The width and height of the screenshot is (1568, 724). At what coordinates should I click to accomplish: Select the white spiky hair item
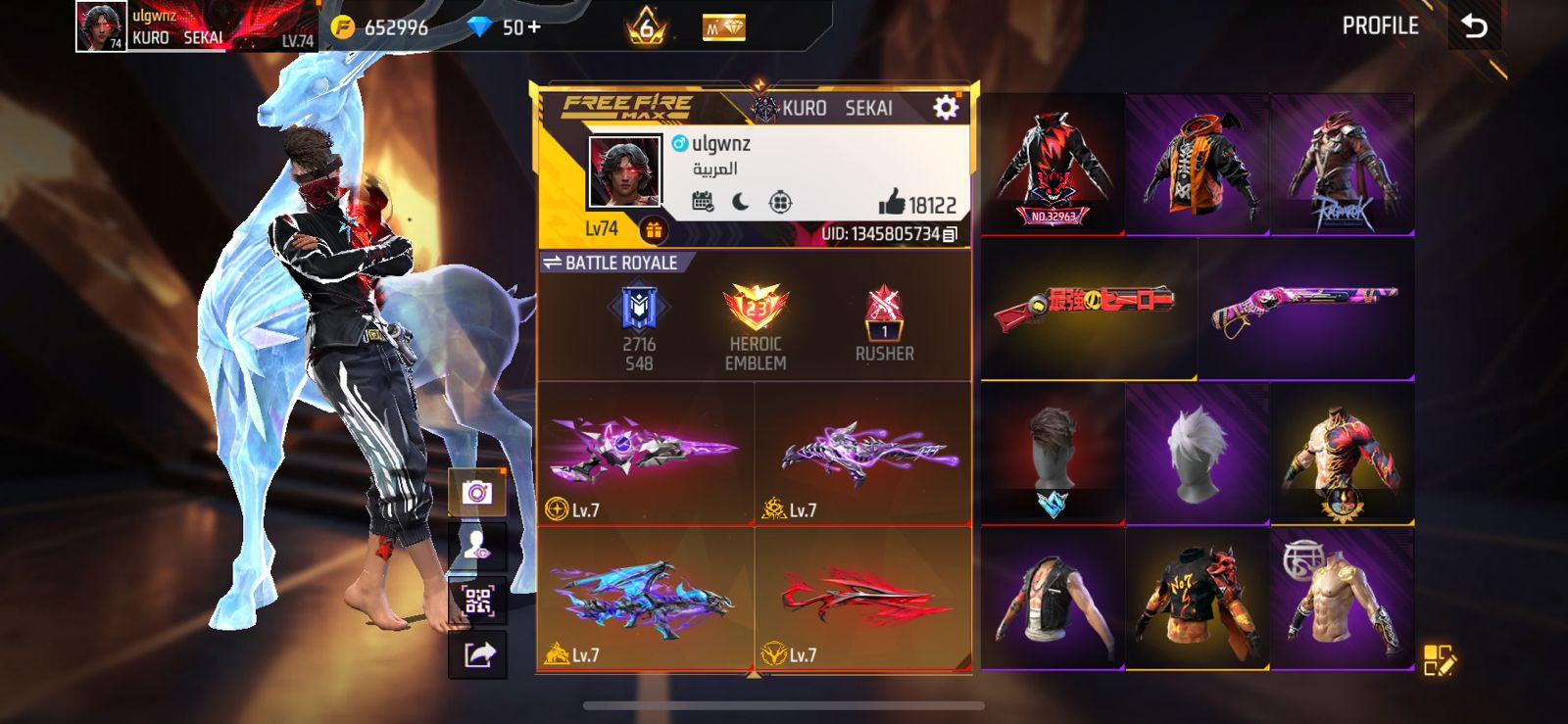[x=1197, y=454]
